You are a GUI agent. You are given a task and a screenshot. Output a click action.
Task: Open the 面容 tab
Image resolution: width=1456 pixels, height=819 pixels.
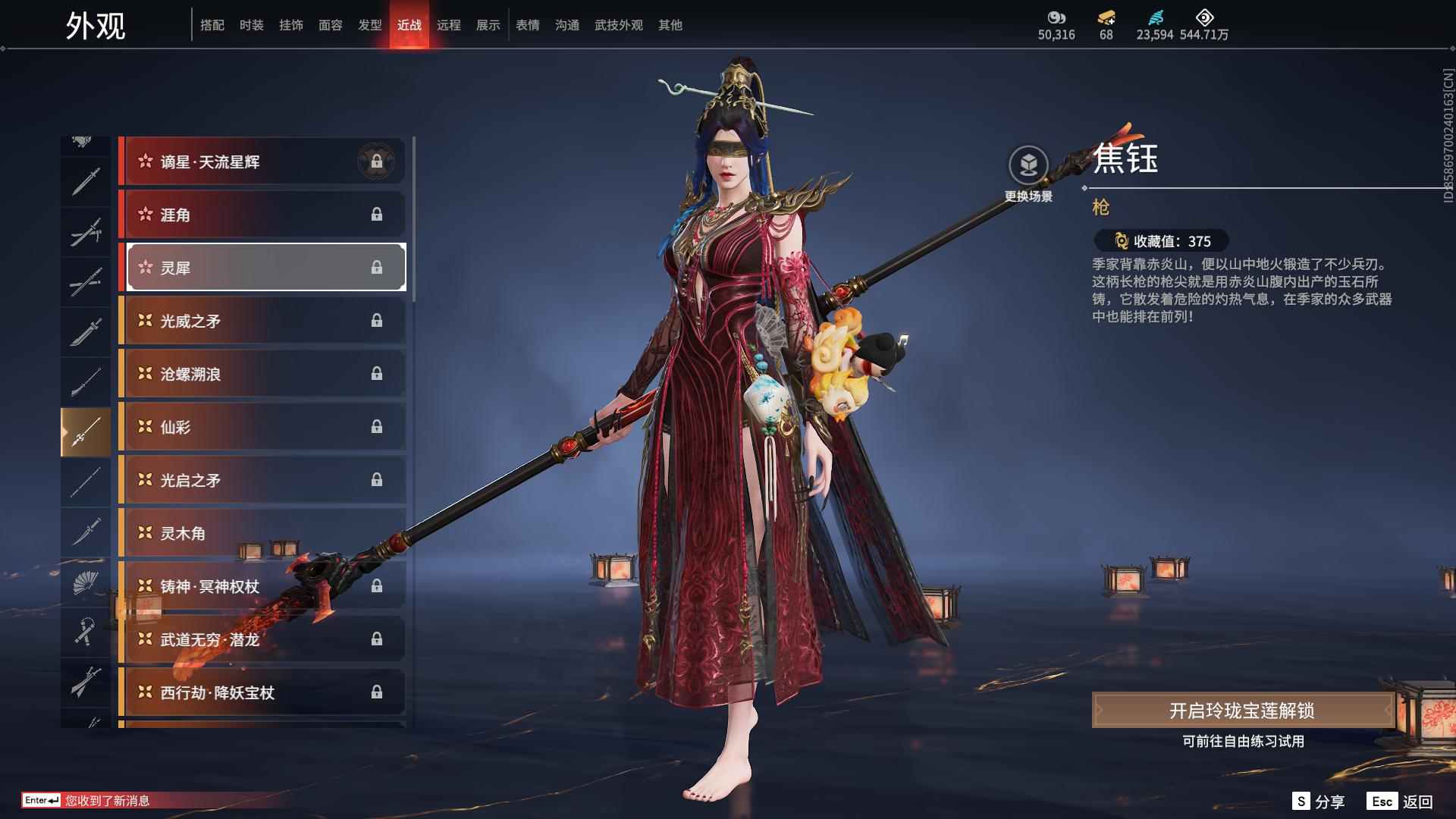(331, 25)
